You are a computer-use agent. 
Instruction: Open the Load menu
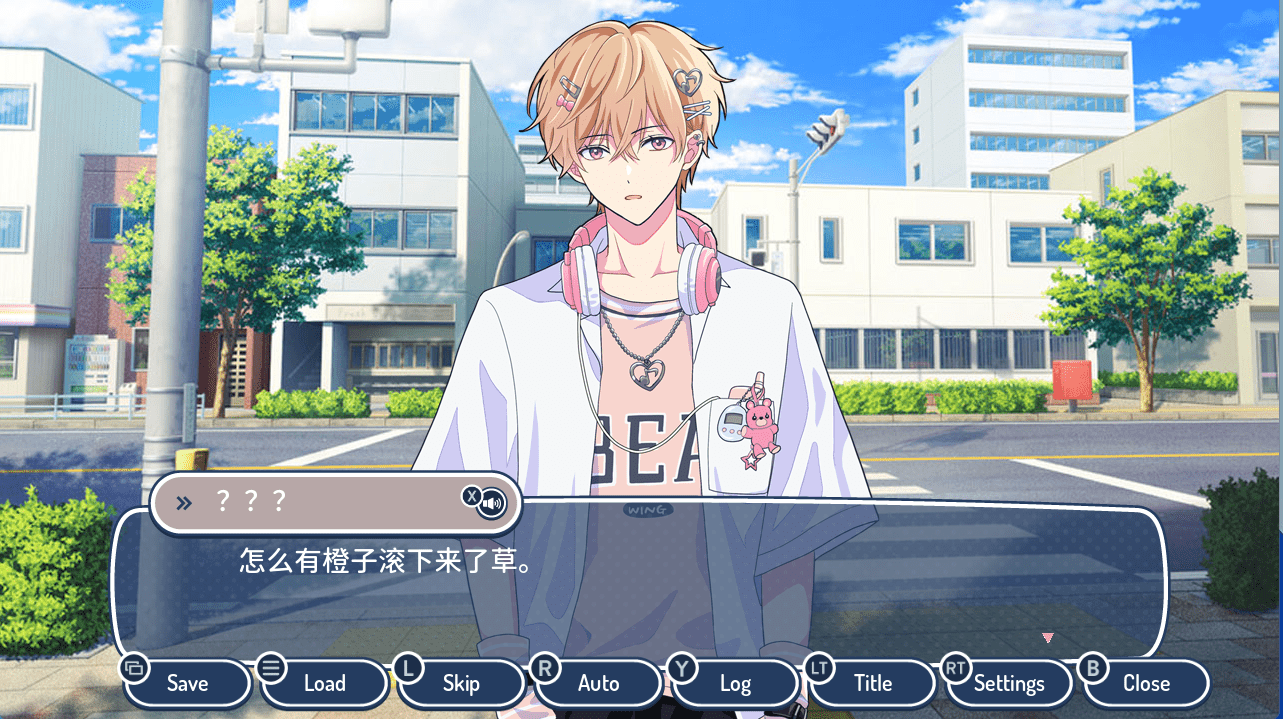point(324,684)
